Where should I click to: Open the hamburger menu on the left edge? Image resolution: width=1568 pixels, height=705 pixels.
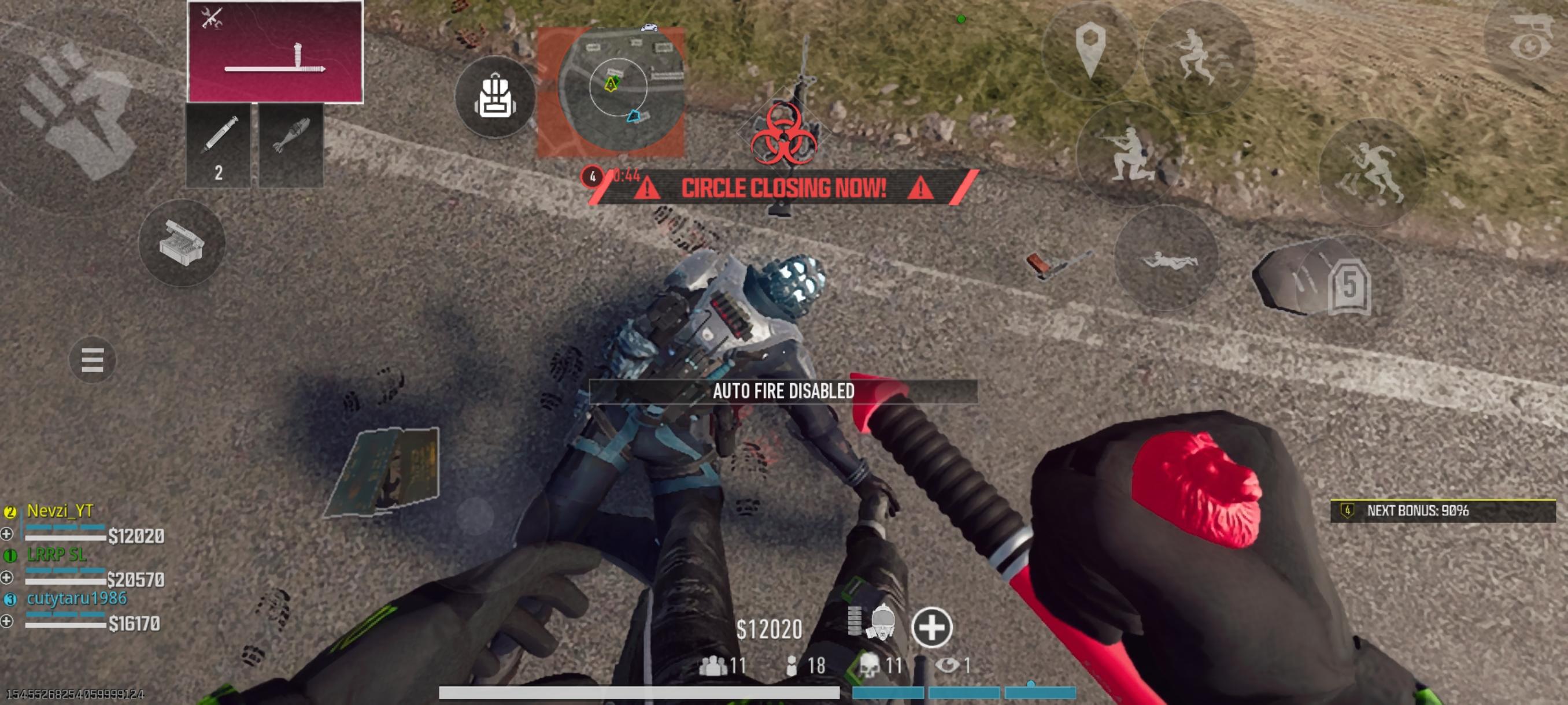pyautogui.click(x=91, y=360)
